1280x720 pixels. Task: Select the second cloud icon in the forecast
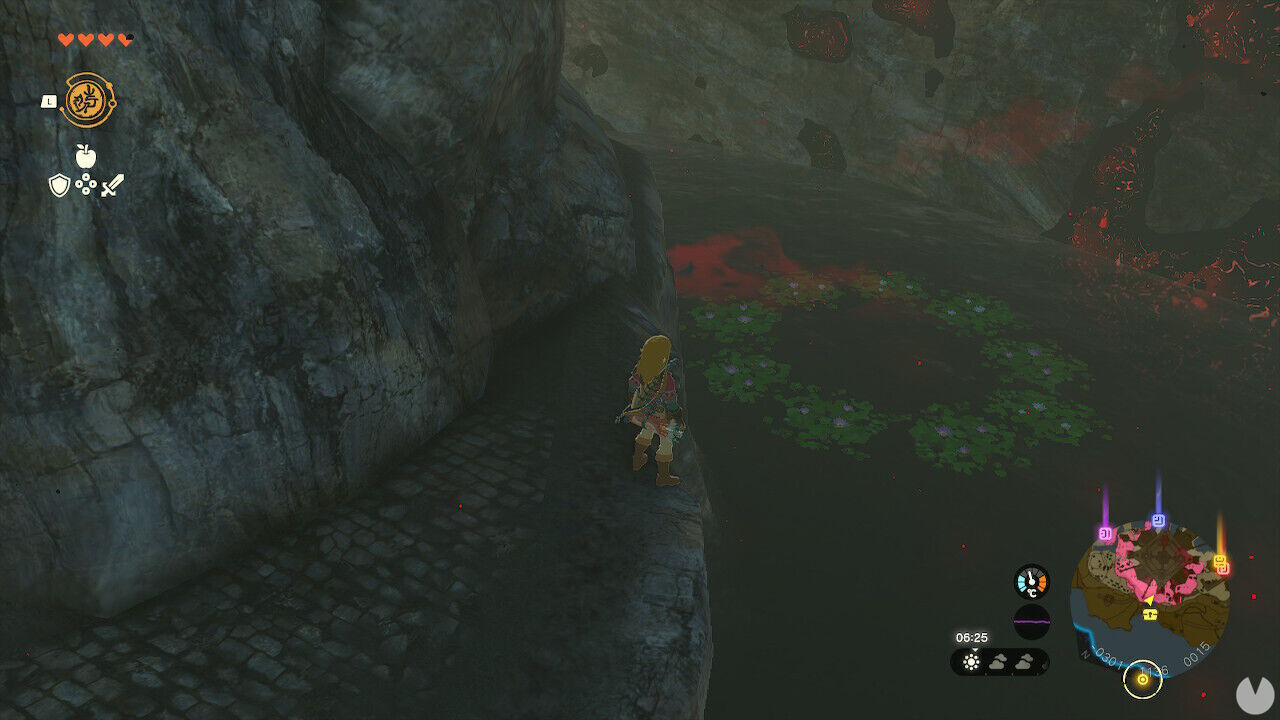pyautogui.click(x=1024, y=662)
